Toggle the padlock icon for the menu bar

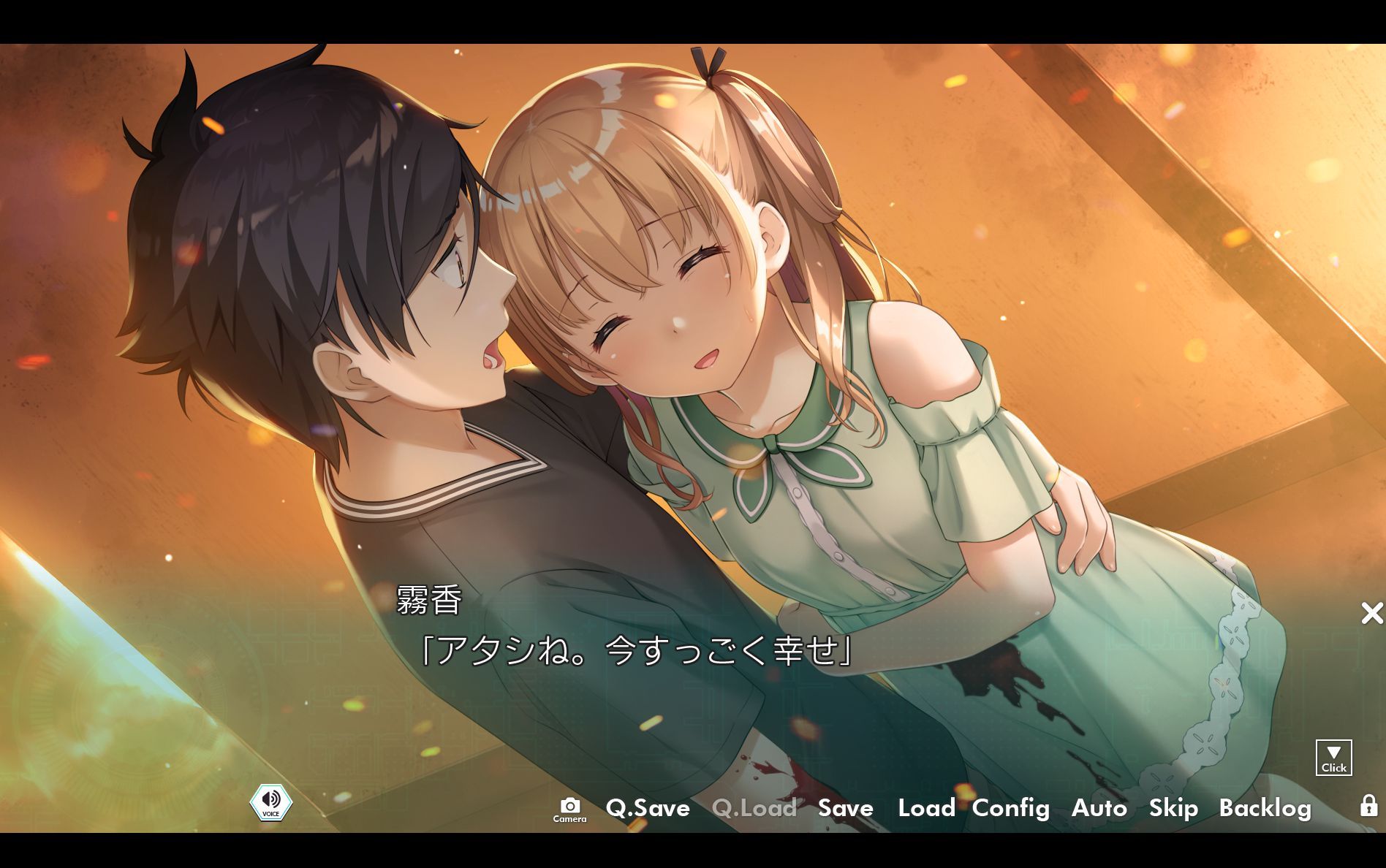click(x=1368, y=805)
